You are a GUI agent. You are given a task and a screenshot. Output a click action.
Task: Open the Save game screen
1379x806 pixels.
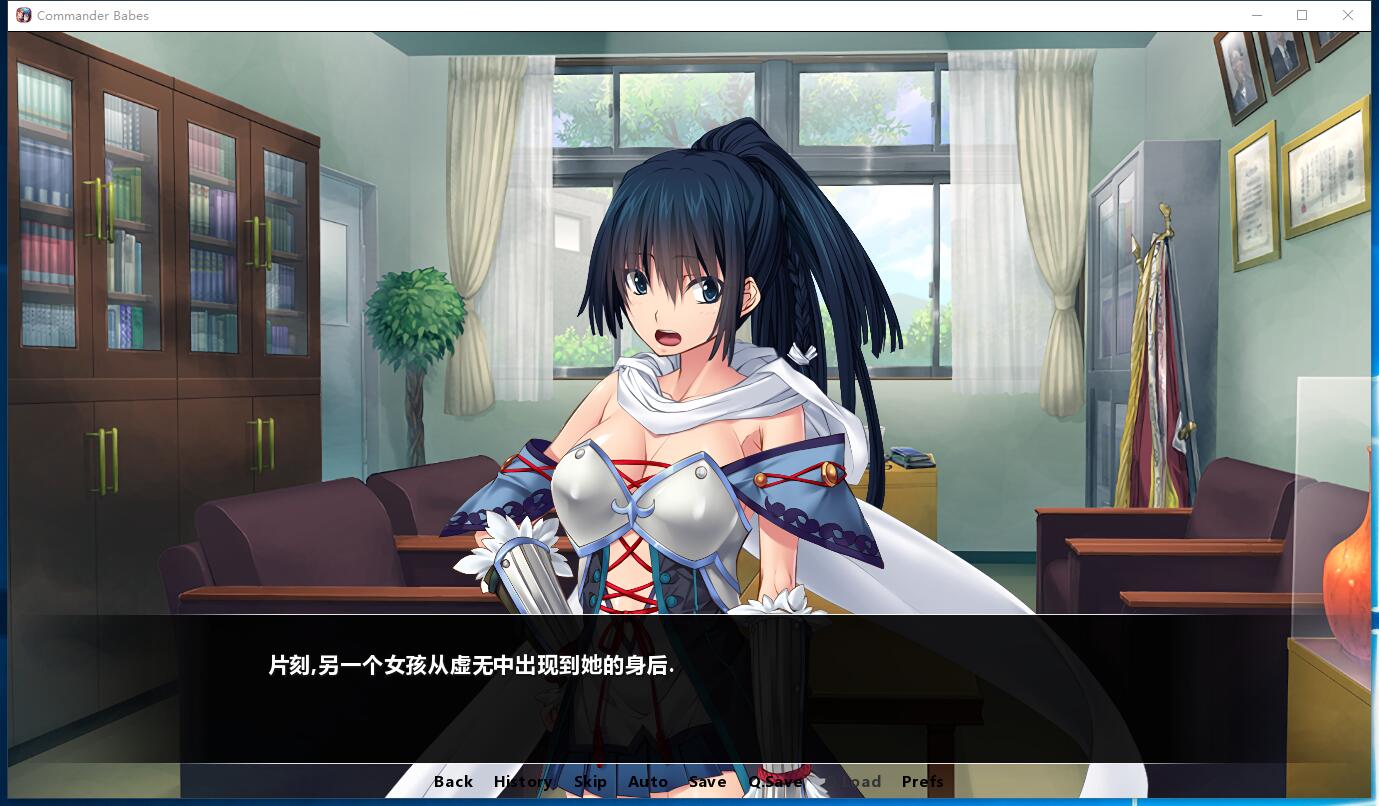pos(707,781)
